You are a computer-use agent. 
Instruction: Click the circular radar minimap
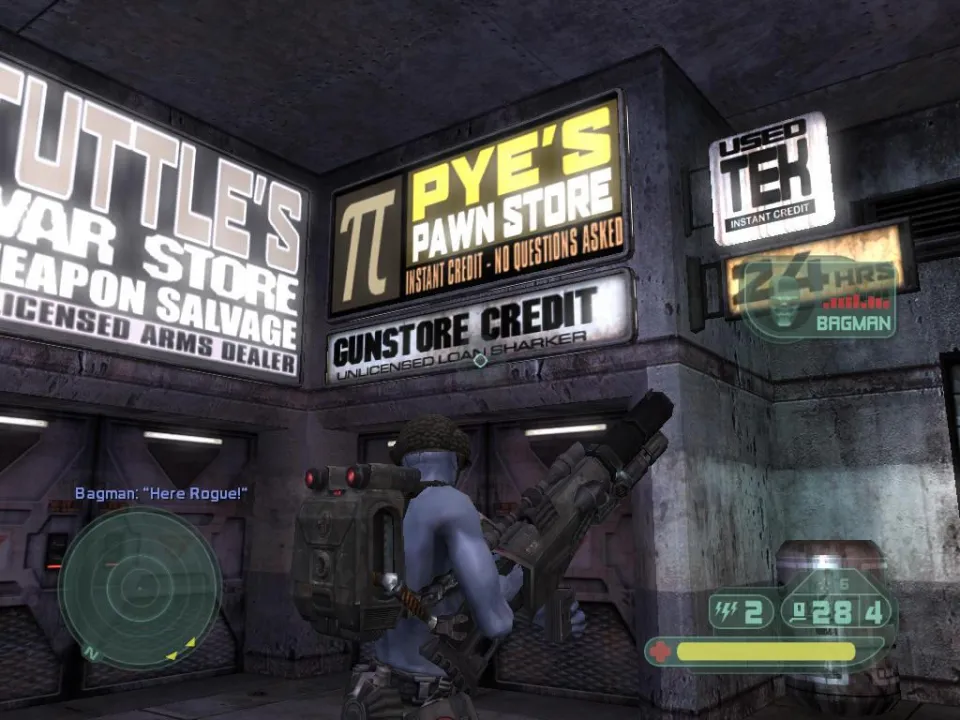point(139,587)
